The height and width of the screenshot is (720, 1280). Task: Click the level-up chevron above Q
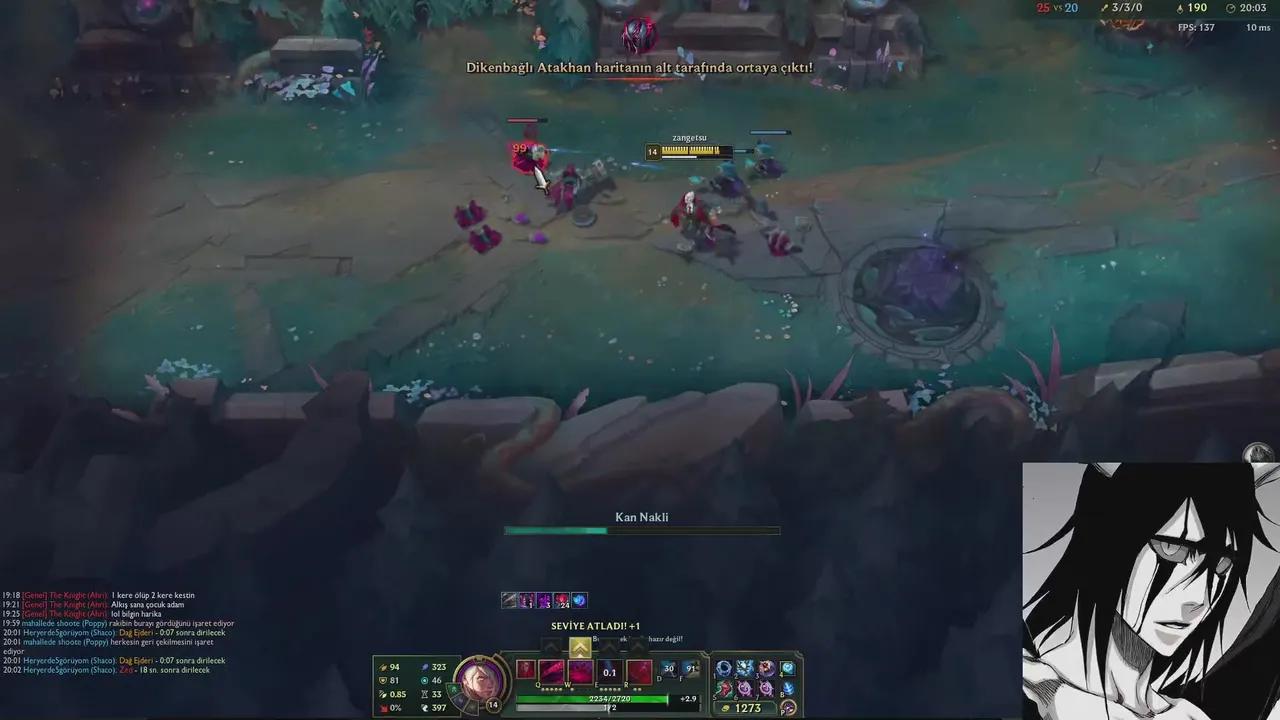point(549,646)
